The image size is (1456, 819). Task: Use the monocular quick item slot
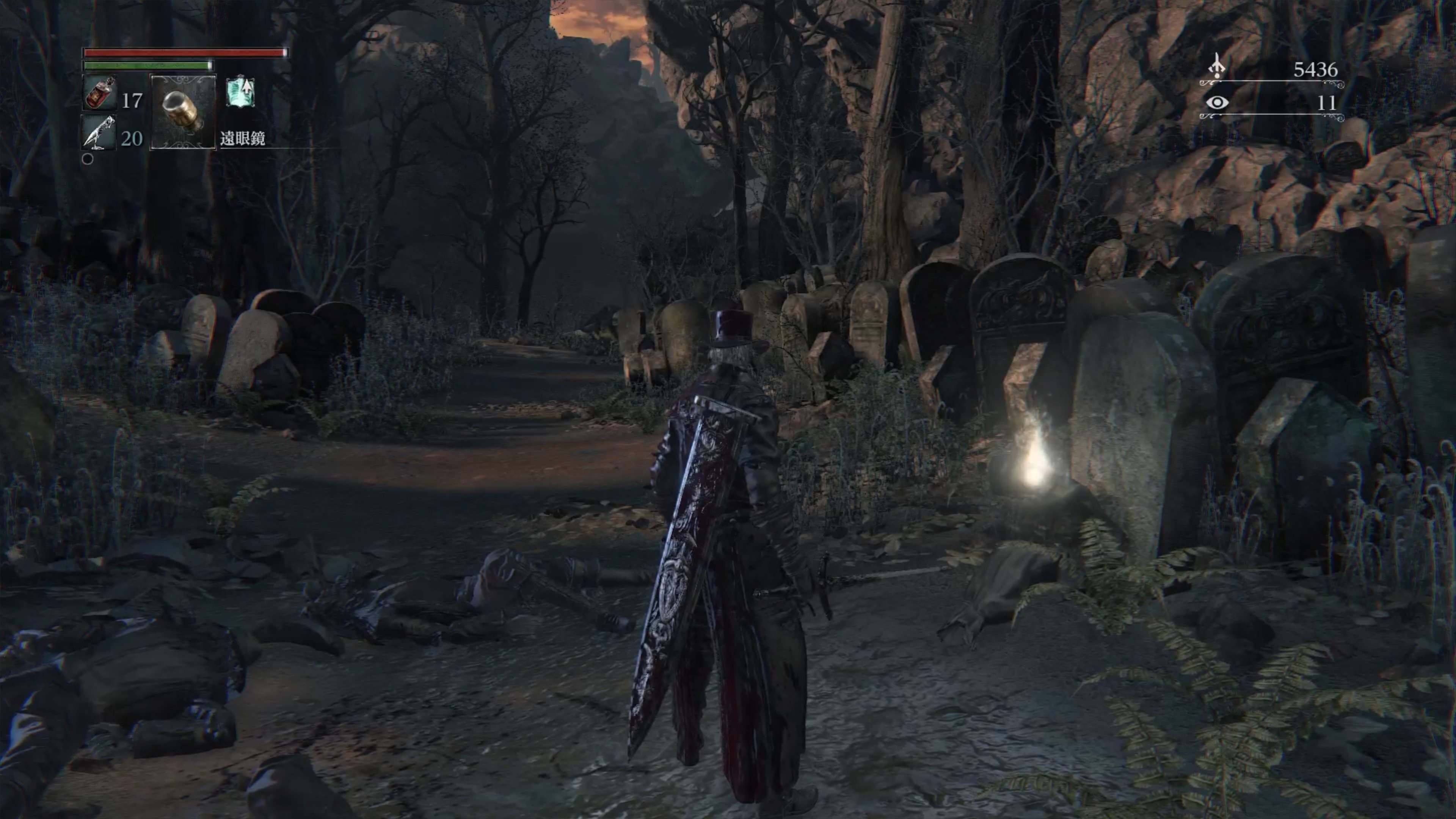pyautogui.click(x=182, y=111)
